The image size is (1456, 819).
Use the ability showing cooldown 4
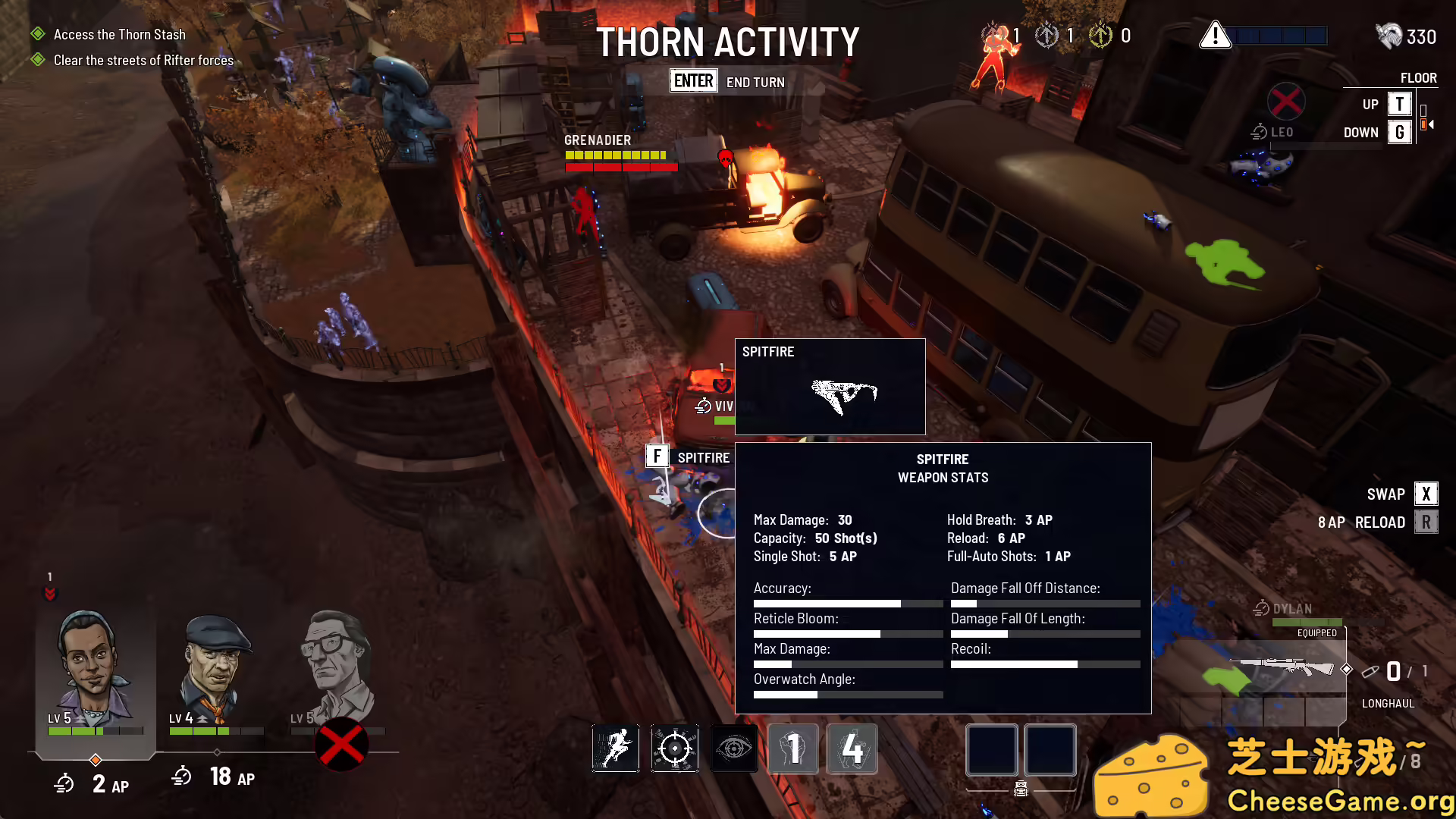(852, 748)
